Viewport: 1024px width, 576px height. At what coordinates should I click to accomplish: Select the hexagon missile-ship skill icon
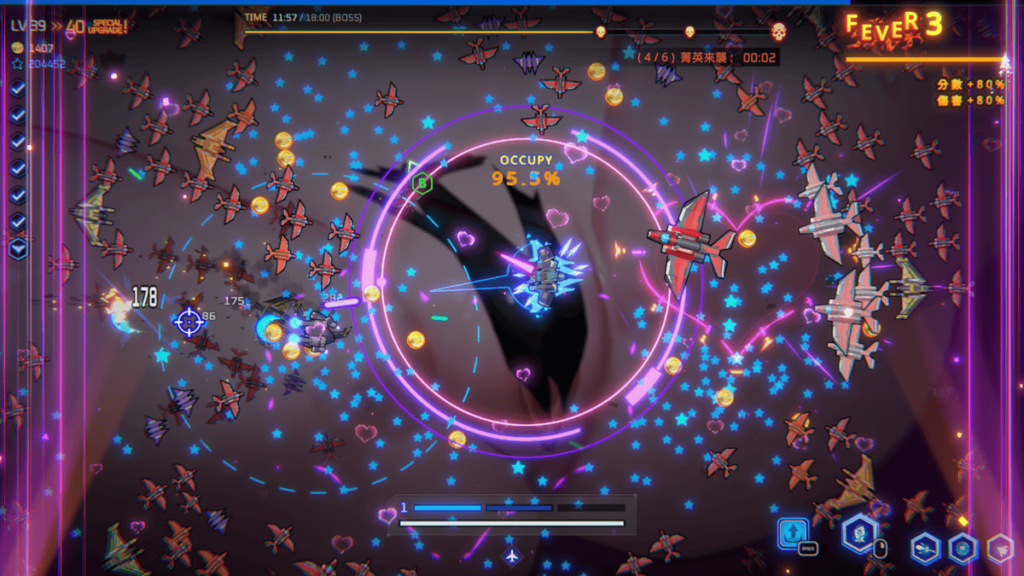pyautogui.click(x=925, y=547)
